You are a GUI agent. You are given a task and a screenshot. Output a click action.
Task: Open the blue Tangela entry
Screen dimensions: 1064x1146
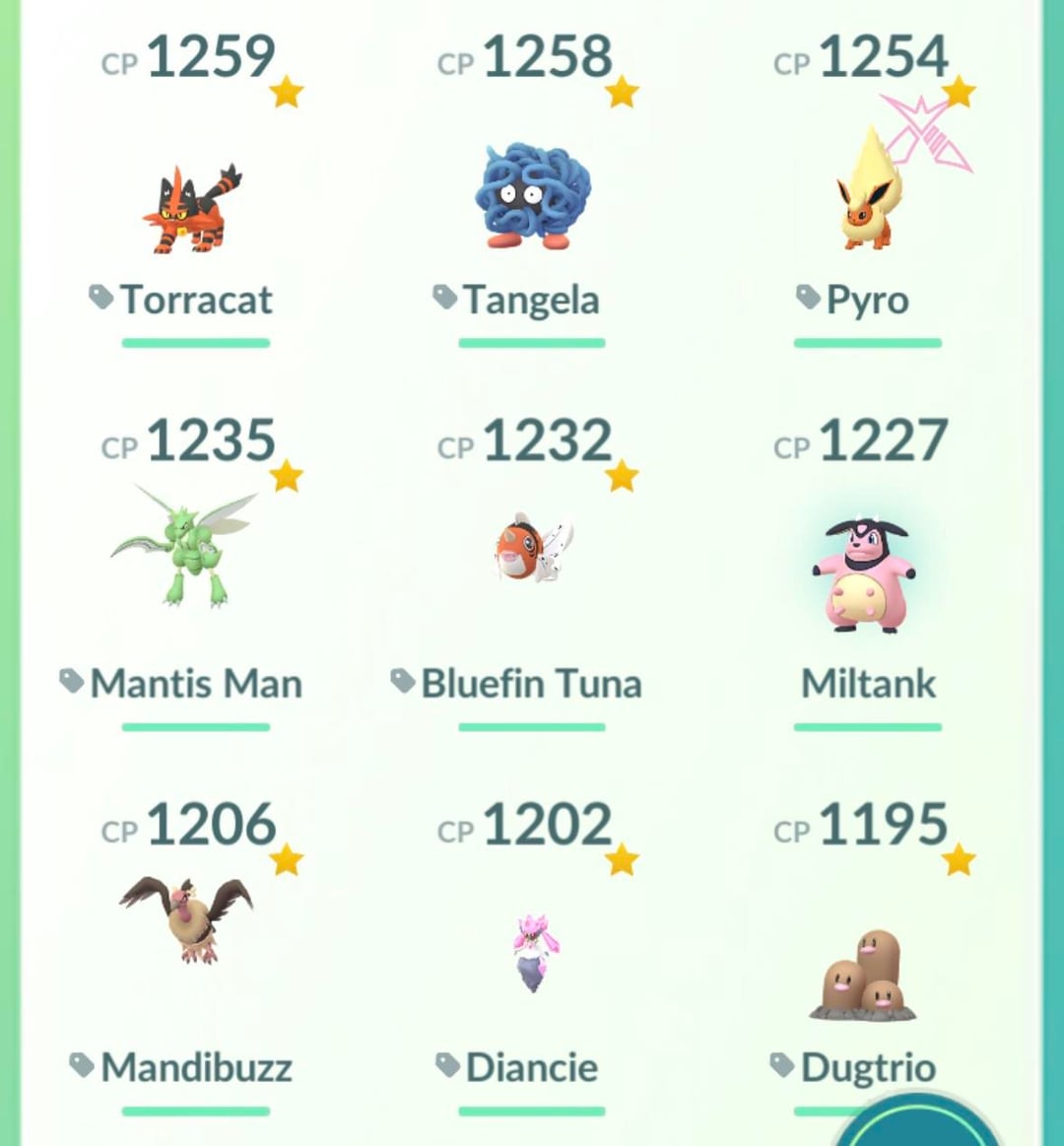click(x=532, y=197)
